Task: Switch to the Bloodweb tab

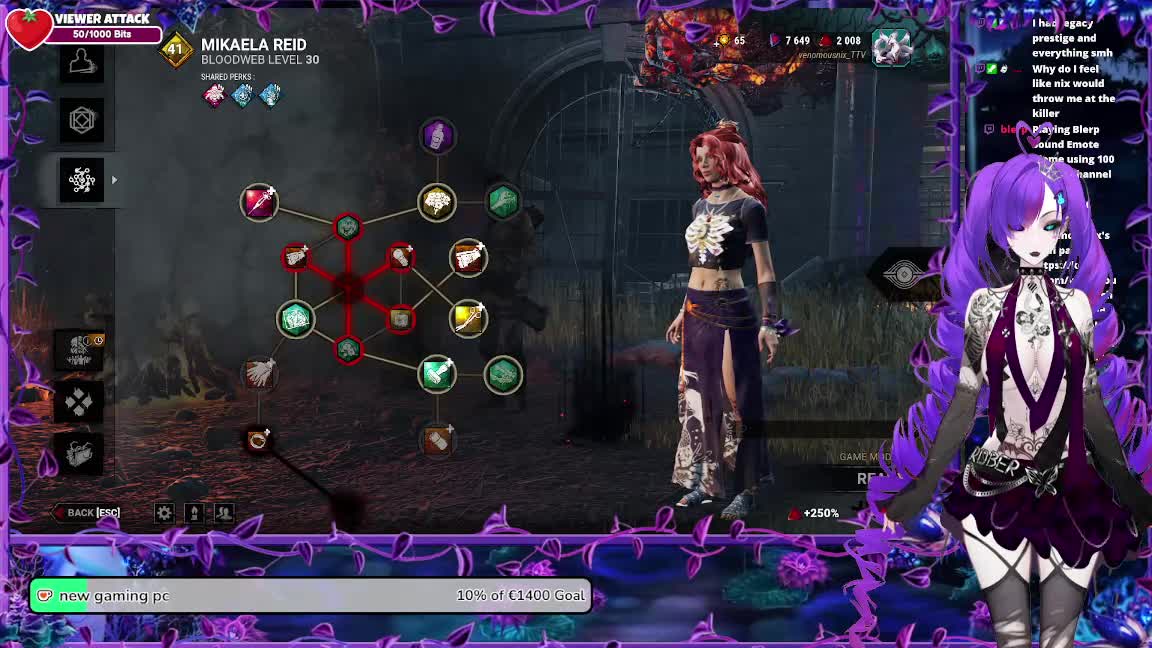Action: point(82,180)
